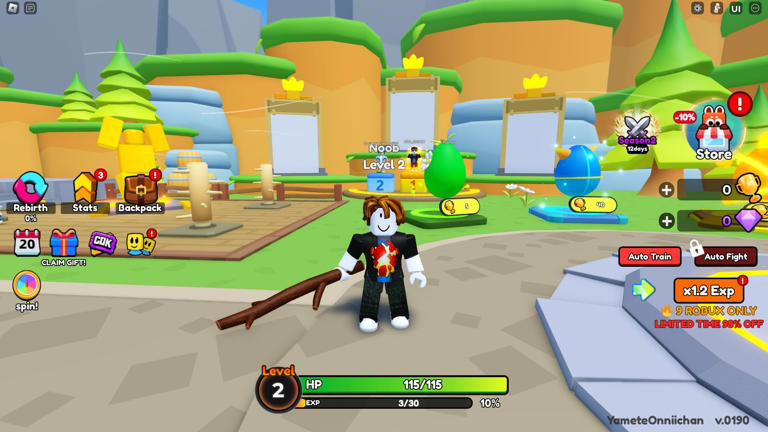Add more trophy coins with plus button
The height and width of the screenshot is (432, 768).
[666, 190]
